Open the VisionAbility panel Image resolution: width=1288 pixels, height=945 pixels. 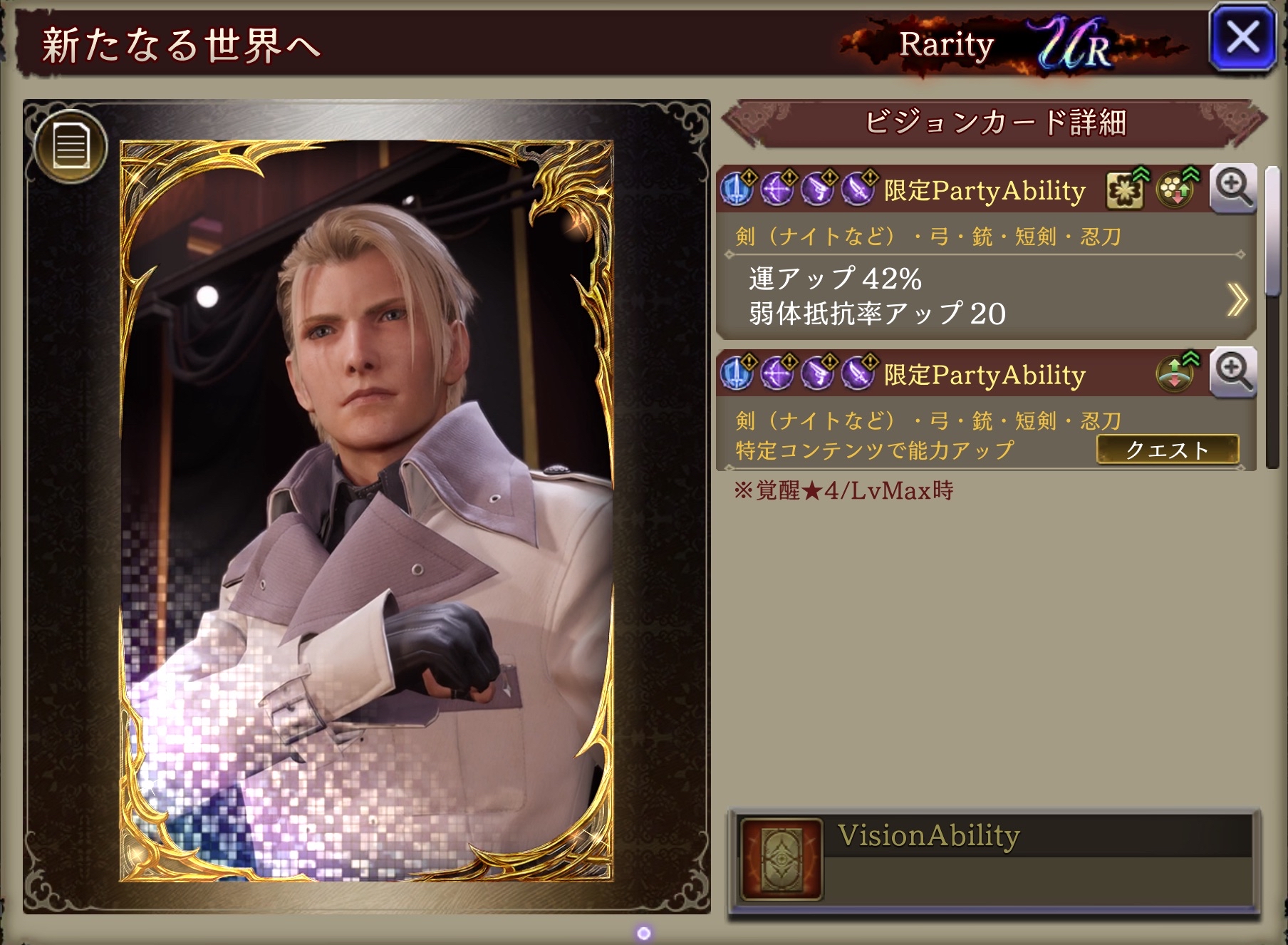(994, 863)
